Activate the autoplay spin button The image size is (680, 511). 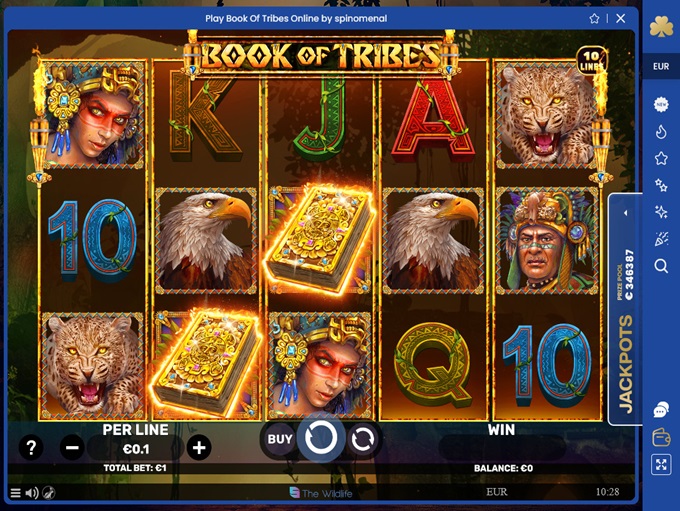[362, 438]
